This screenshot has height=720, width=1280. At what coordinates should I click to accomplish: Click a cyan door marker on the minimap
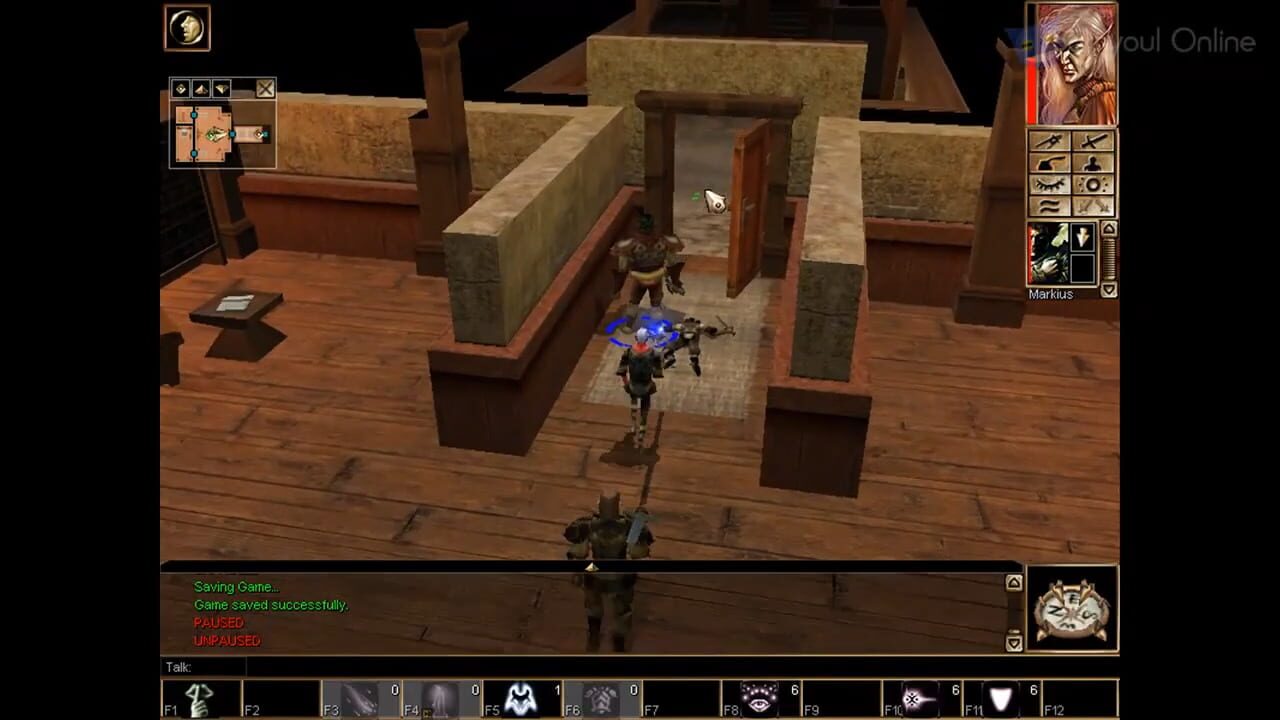pos(232,134)
